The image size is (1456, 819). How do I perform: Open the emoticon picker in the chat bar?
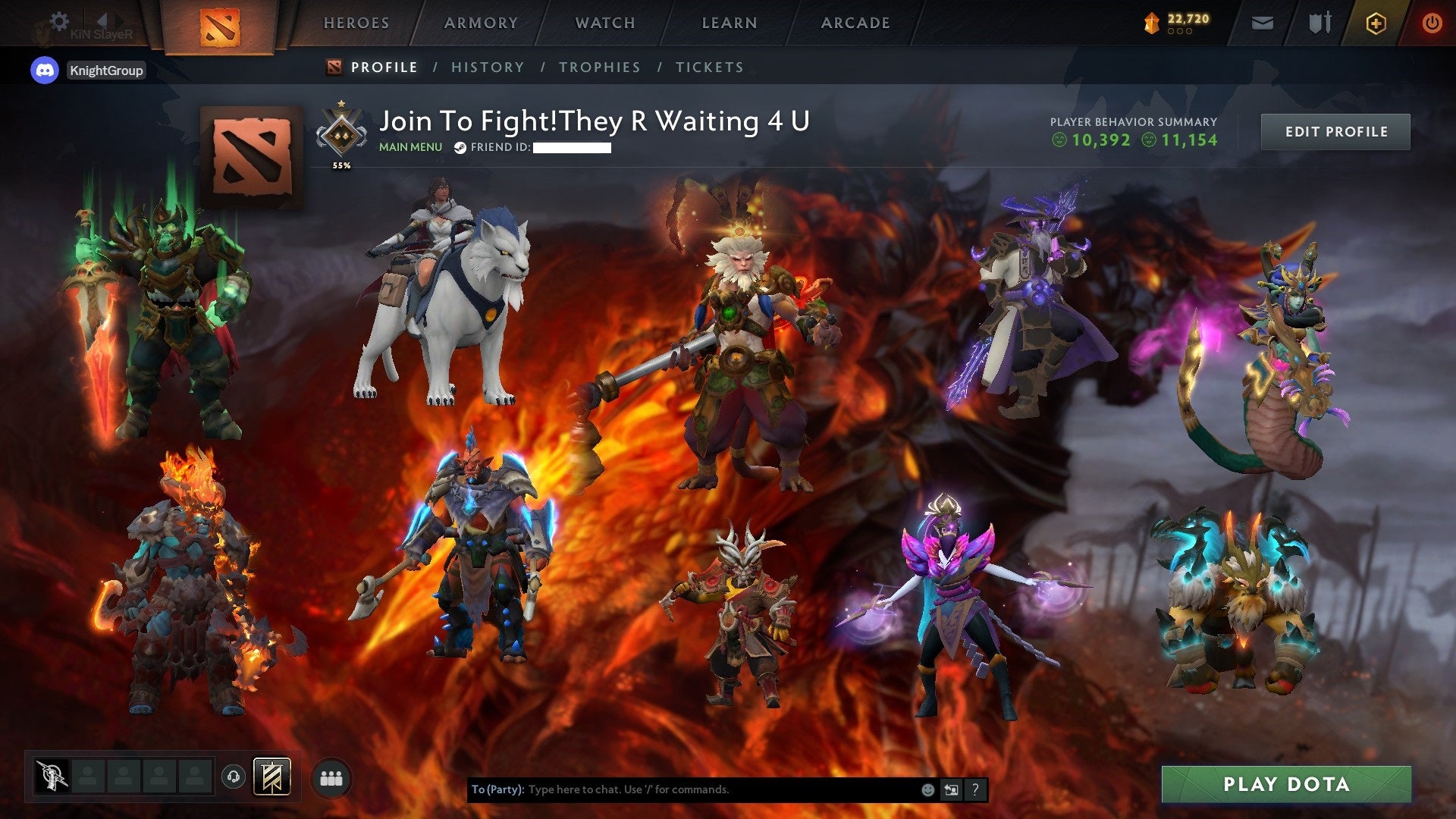pyautogui.click(x=927, y=789)
